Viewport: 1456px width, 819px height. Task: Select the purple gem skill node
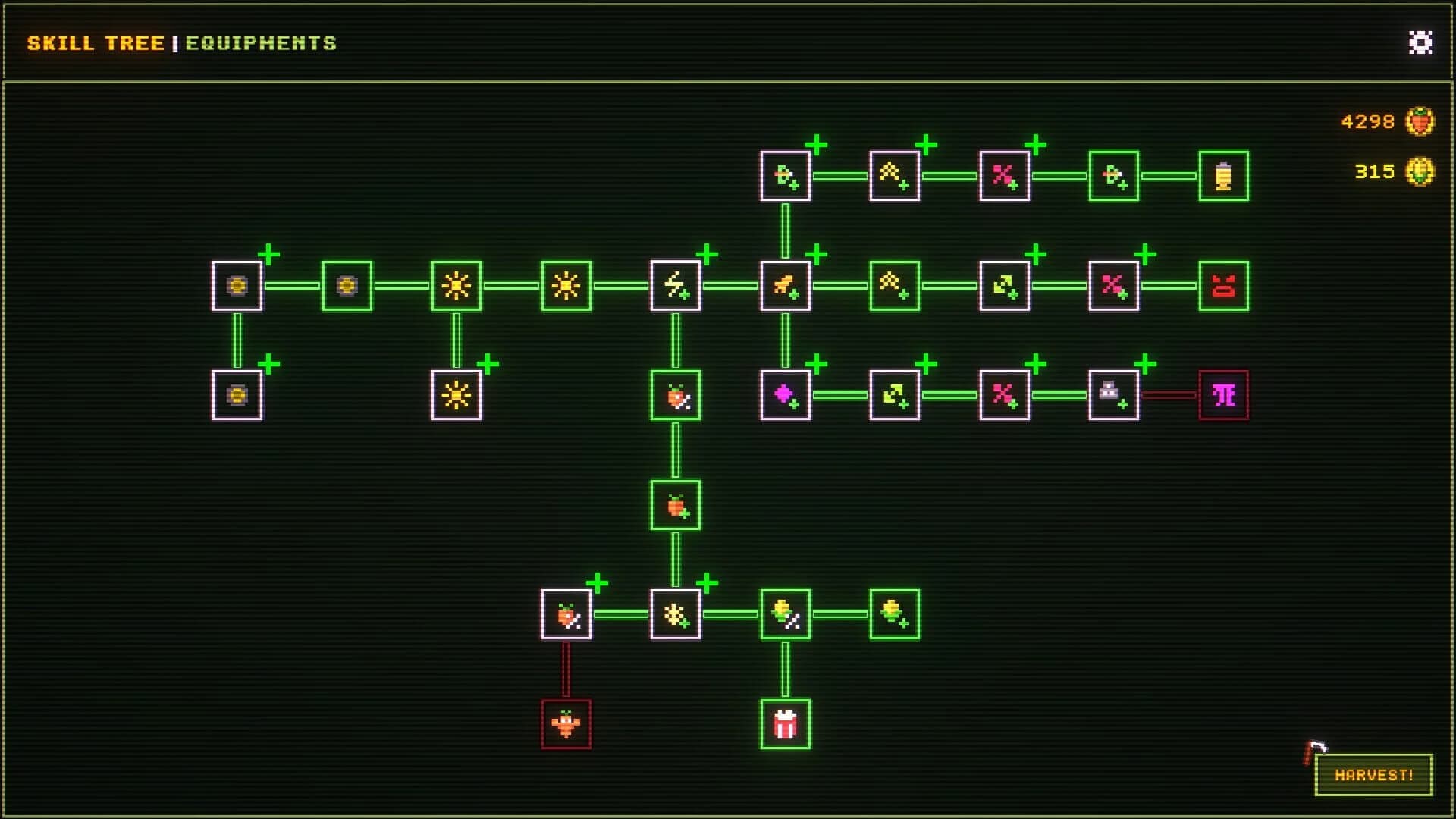[785, 395]
